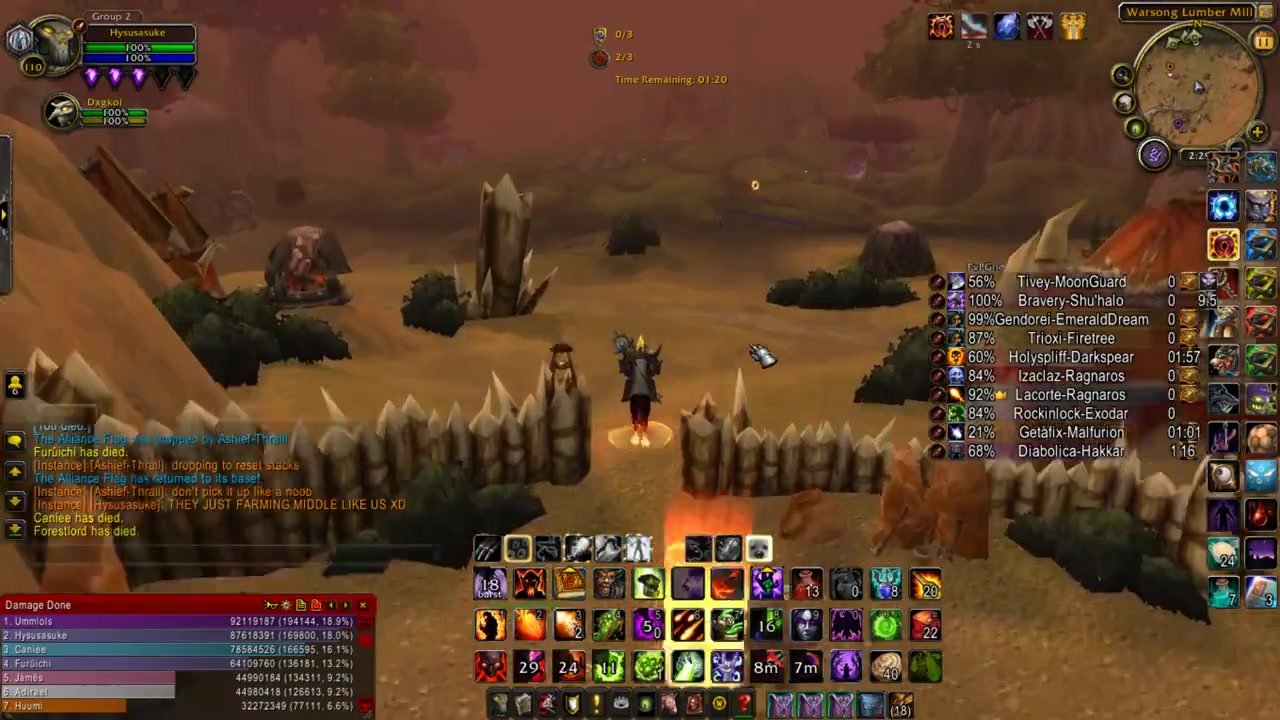Click the purple class hall report button below minimap
Viewport: 1280px width, 720px height.
[x=1154, y=156]
